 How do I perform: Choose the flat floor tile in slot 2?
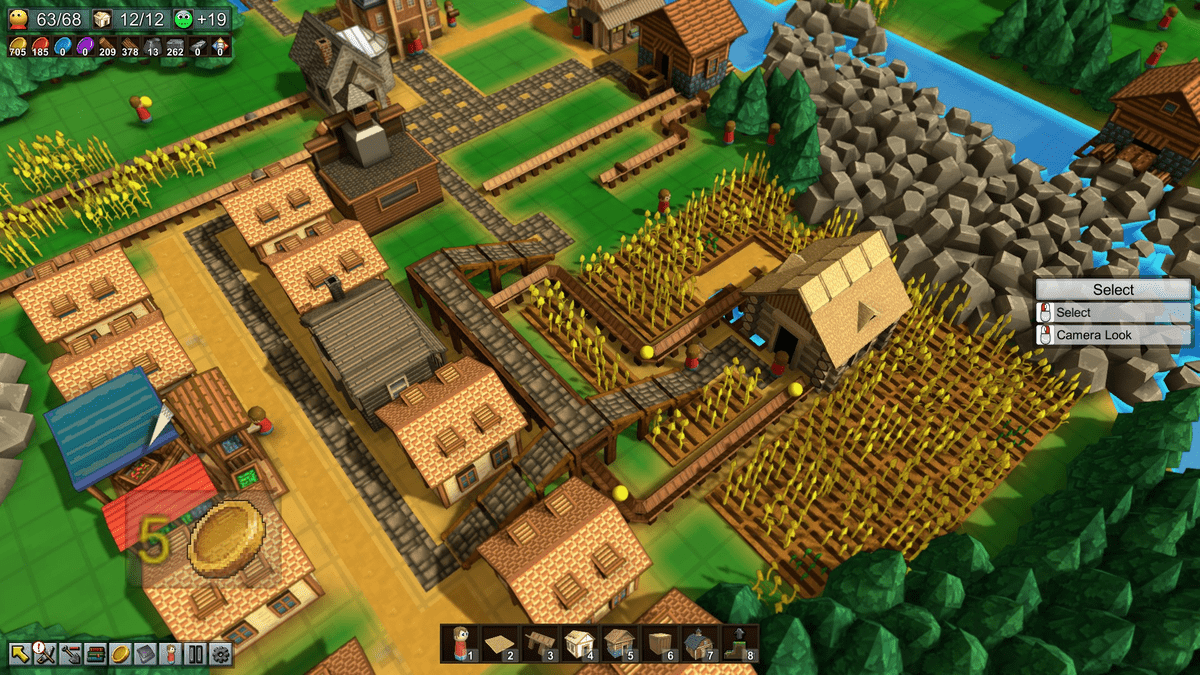(500, 643)
